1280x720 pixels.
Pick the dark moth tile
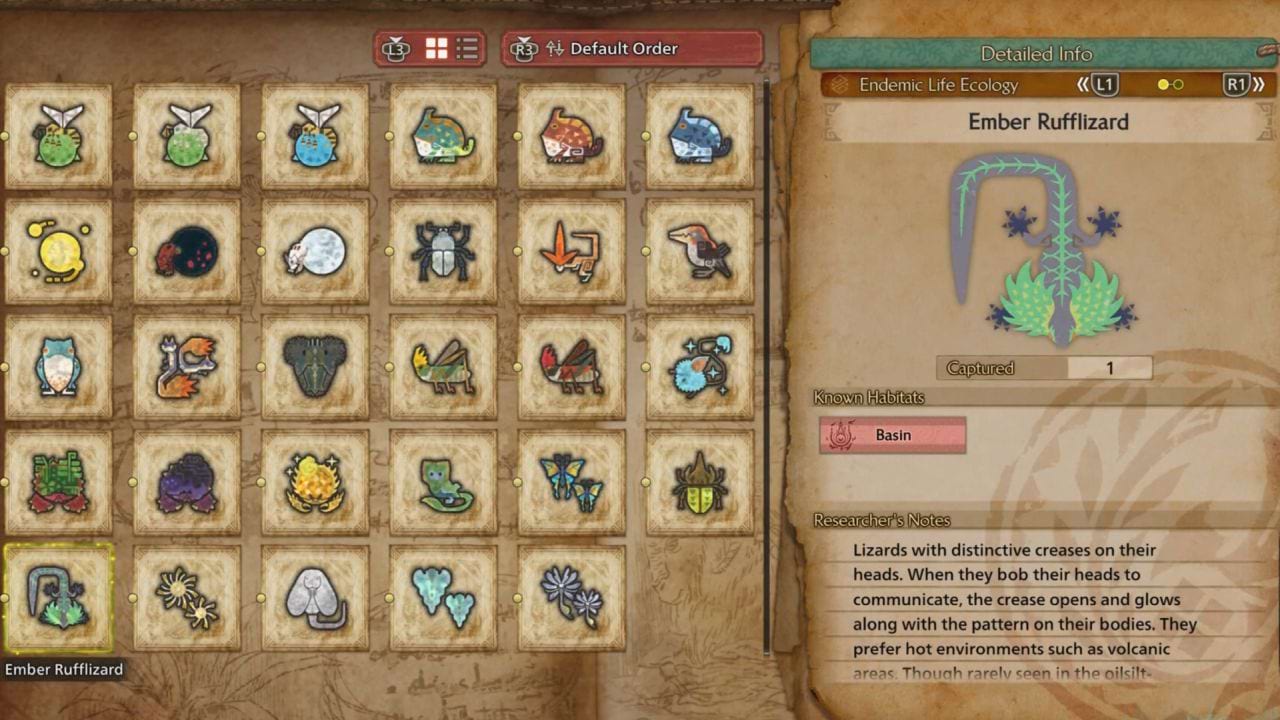coord(315,366)
